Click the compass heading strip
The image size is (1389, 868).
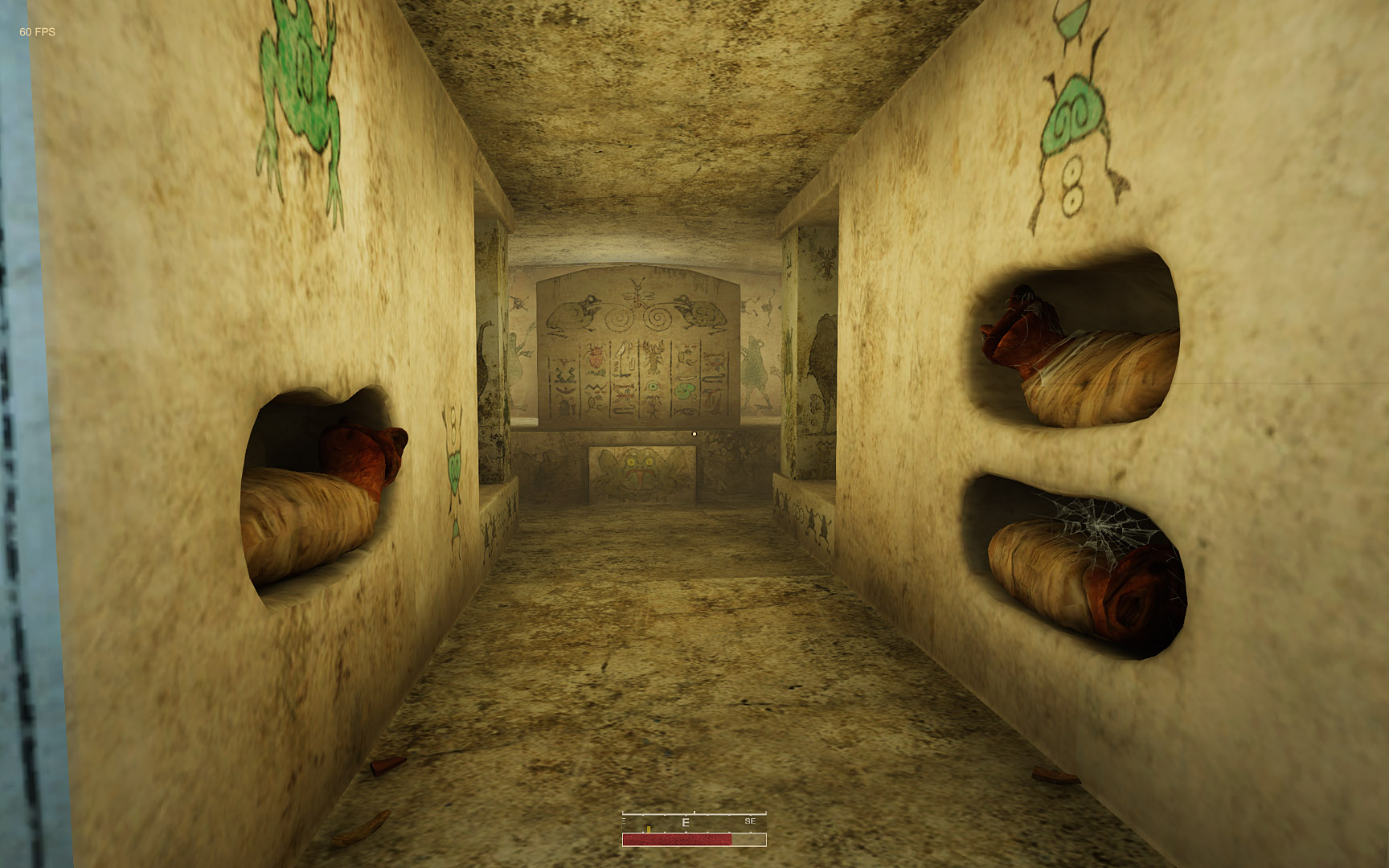(x=694, y=822)
